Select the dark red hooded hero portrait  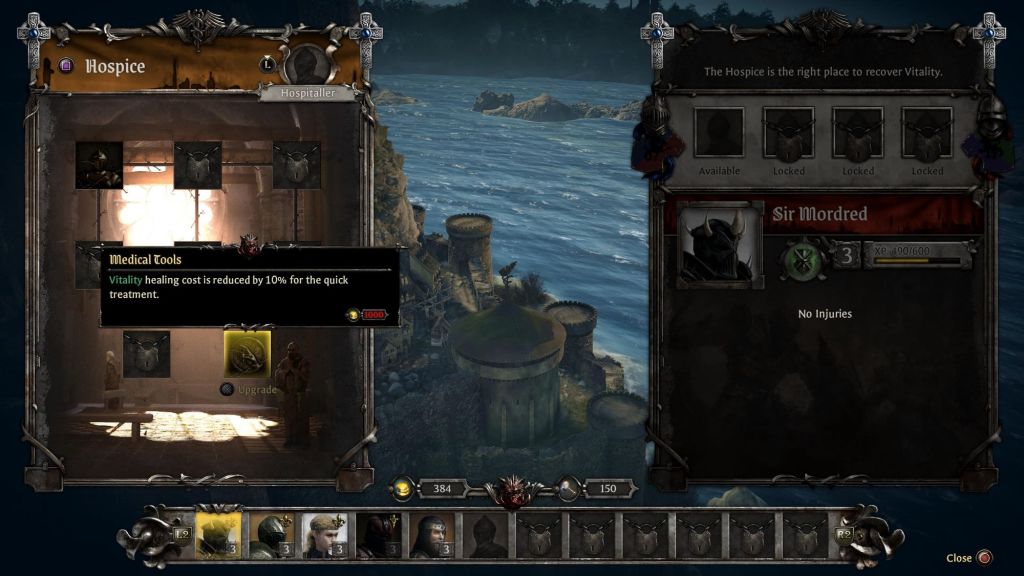(379, 536)
